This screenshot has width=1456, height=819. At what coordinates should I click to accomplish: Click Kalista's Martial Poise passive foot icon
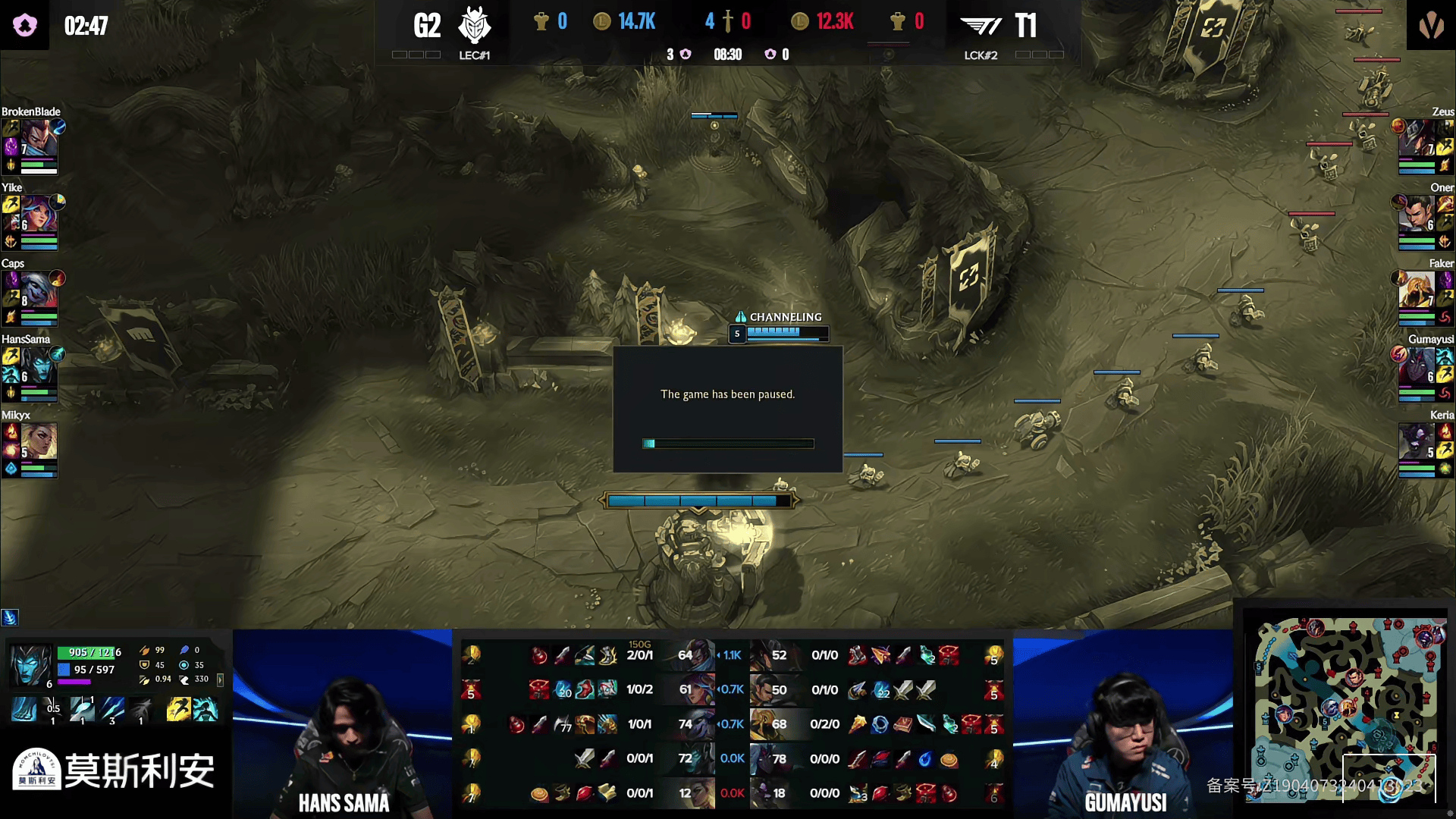[x=24, y=710]
